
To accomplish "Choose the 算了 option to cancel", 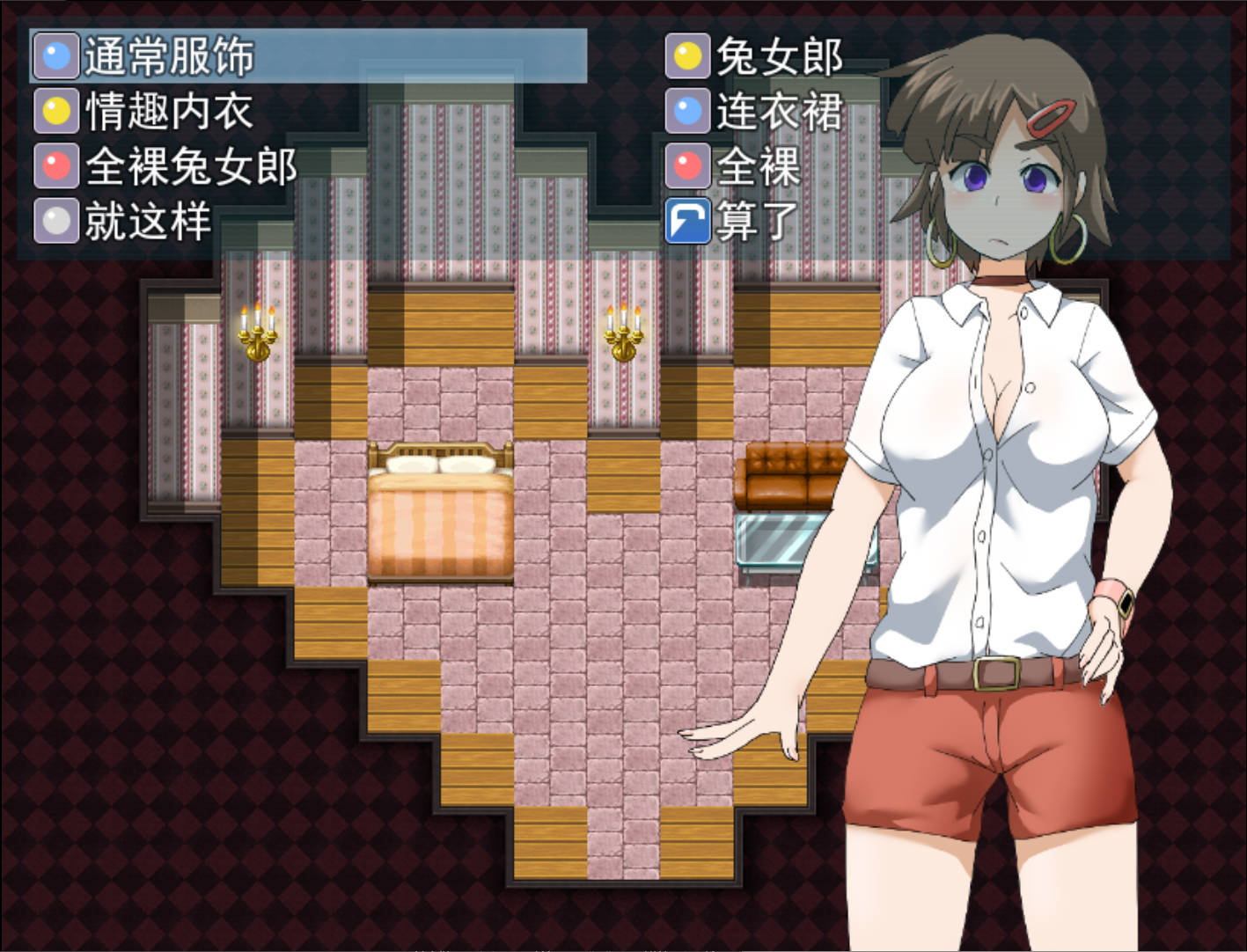I will click(x=759, y=222).
